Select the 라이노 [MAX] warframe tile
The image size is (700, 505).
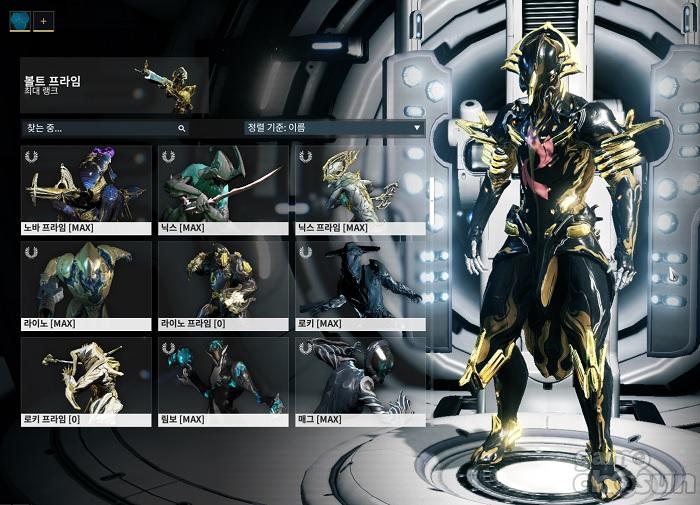(86, 285)
